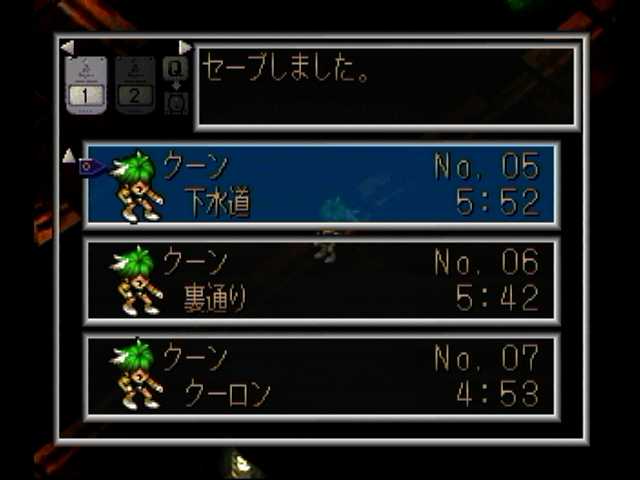
Task: Select save file No. 05 下水道
Action: pos(322,185)
